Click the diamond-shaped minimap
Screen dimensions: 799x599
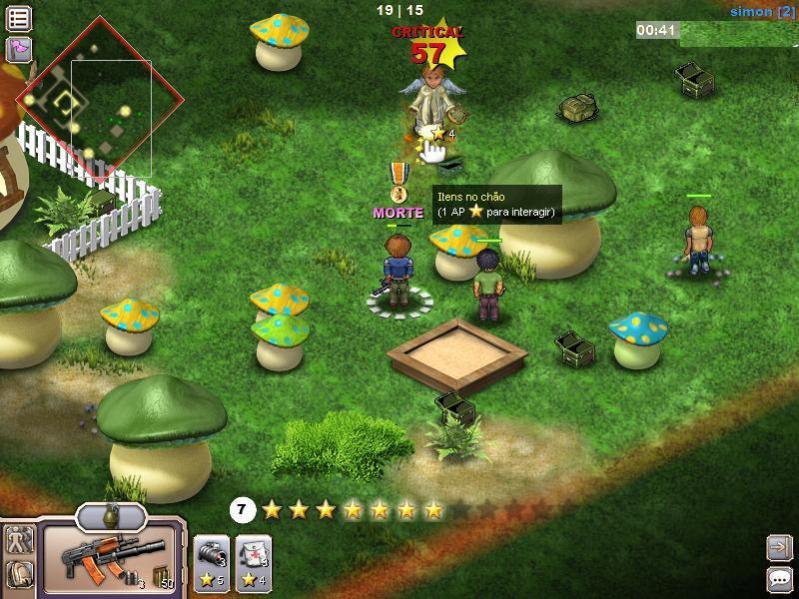coord(98,100)
